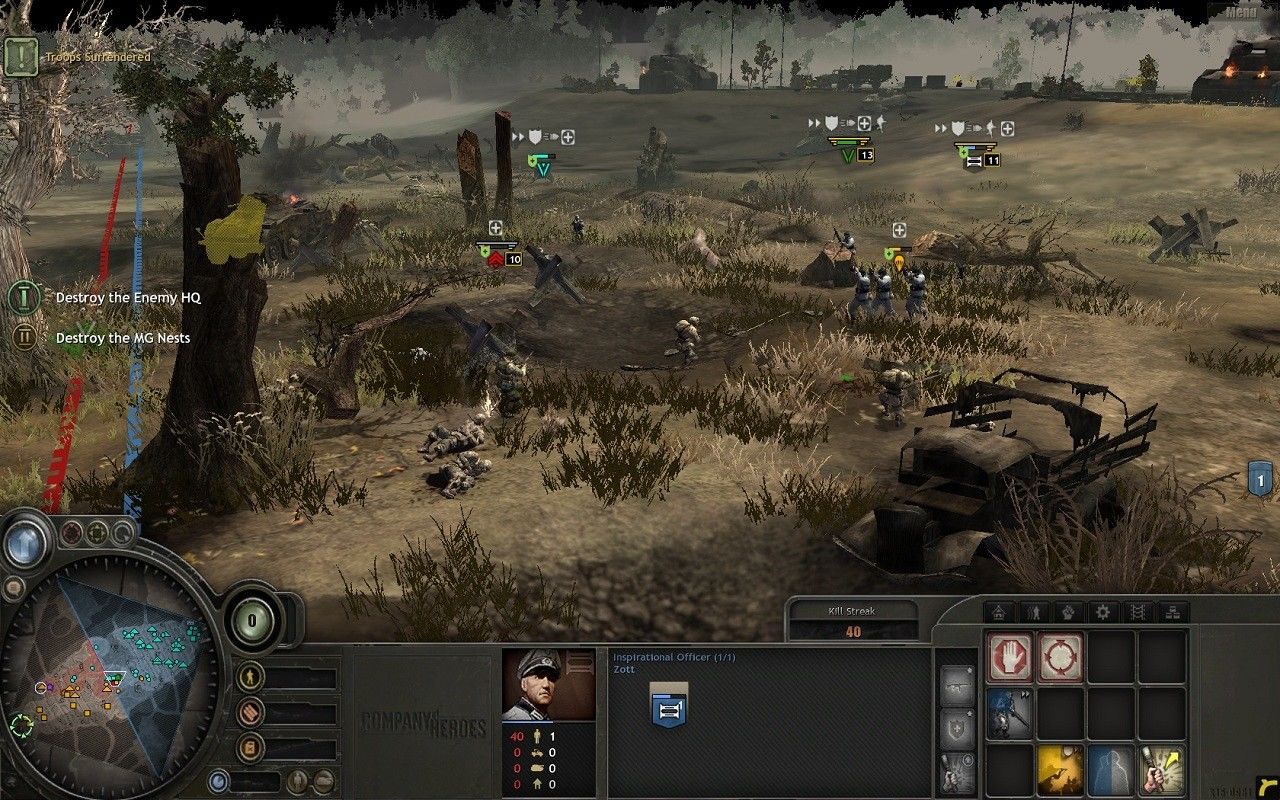The width and height of the screenshot is (1280, 800).
Task: Select the blue officer squad shield
Action: click(668, 709)
